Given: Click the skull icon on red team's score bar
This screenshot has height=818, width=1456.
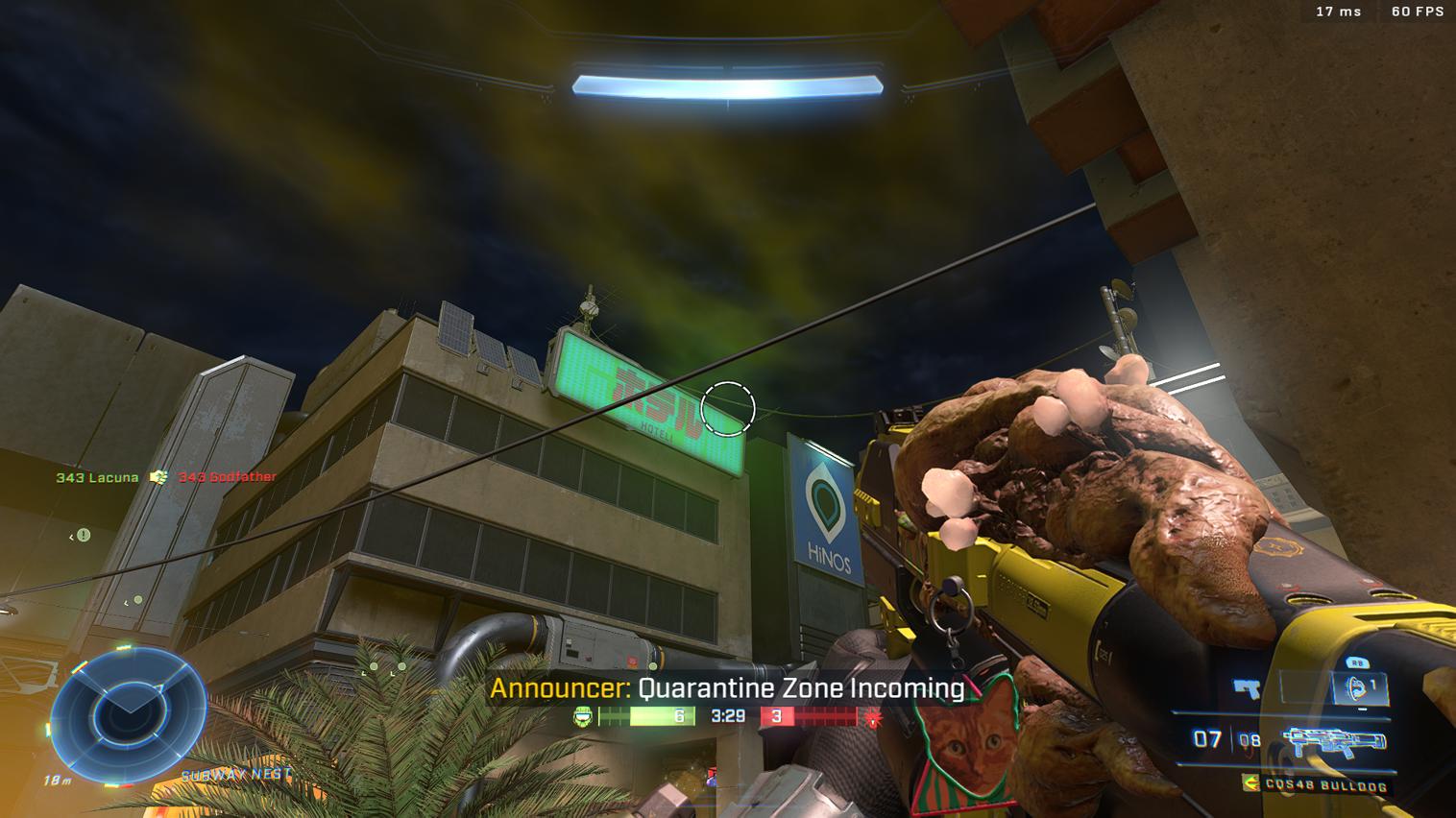Looking at the screenshot, I should pyautogui.click(x=872, y=716).
